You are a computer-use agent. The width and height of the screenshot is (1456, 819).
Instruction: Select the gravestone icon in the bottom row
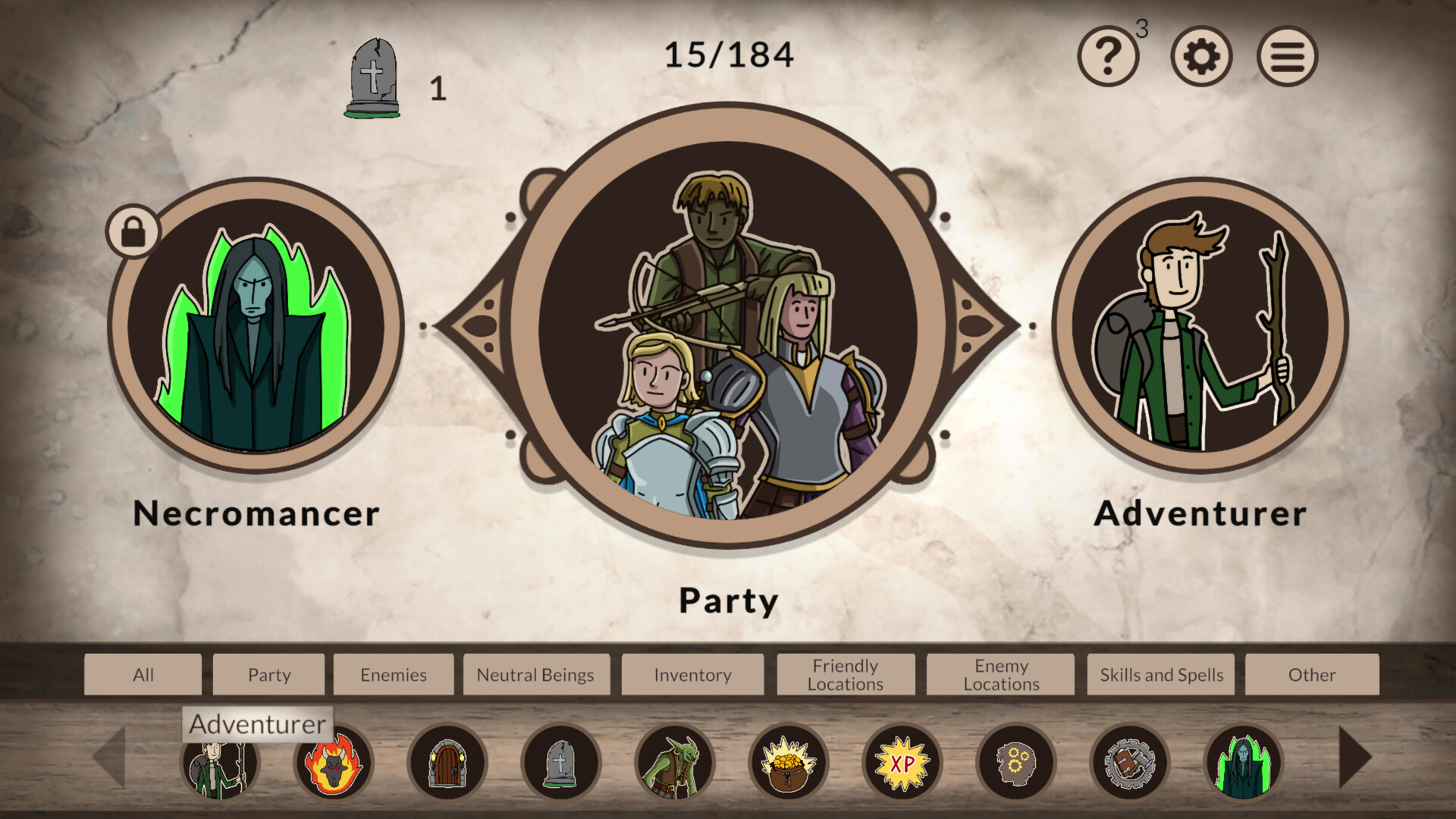pos(561,762)
